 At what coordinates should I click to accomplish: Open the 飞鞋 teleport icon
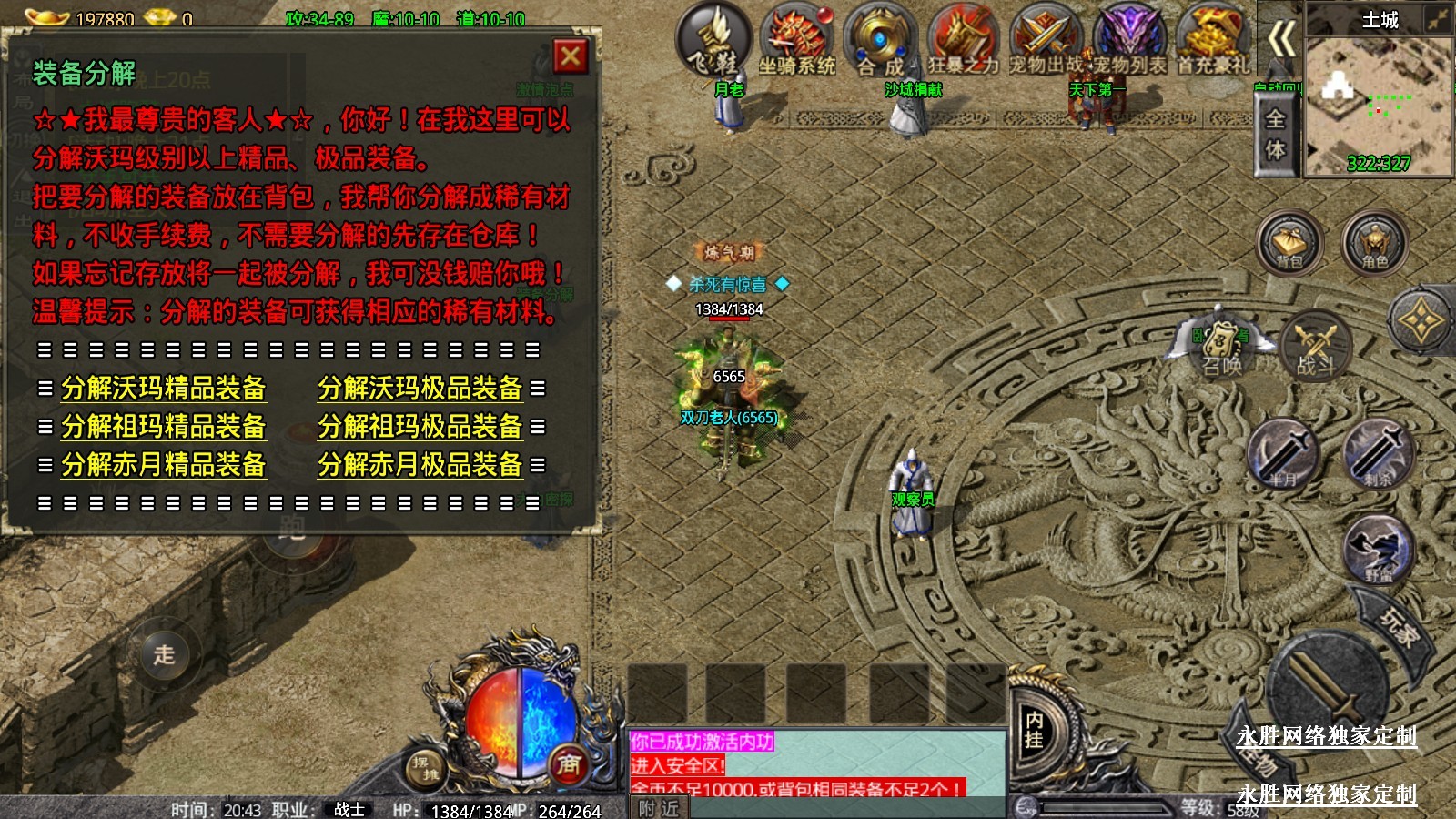[713, 40]
